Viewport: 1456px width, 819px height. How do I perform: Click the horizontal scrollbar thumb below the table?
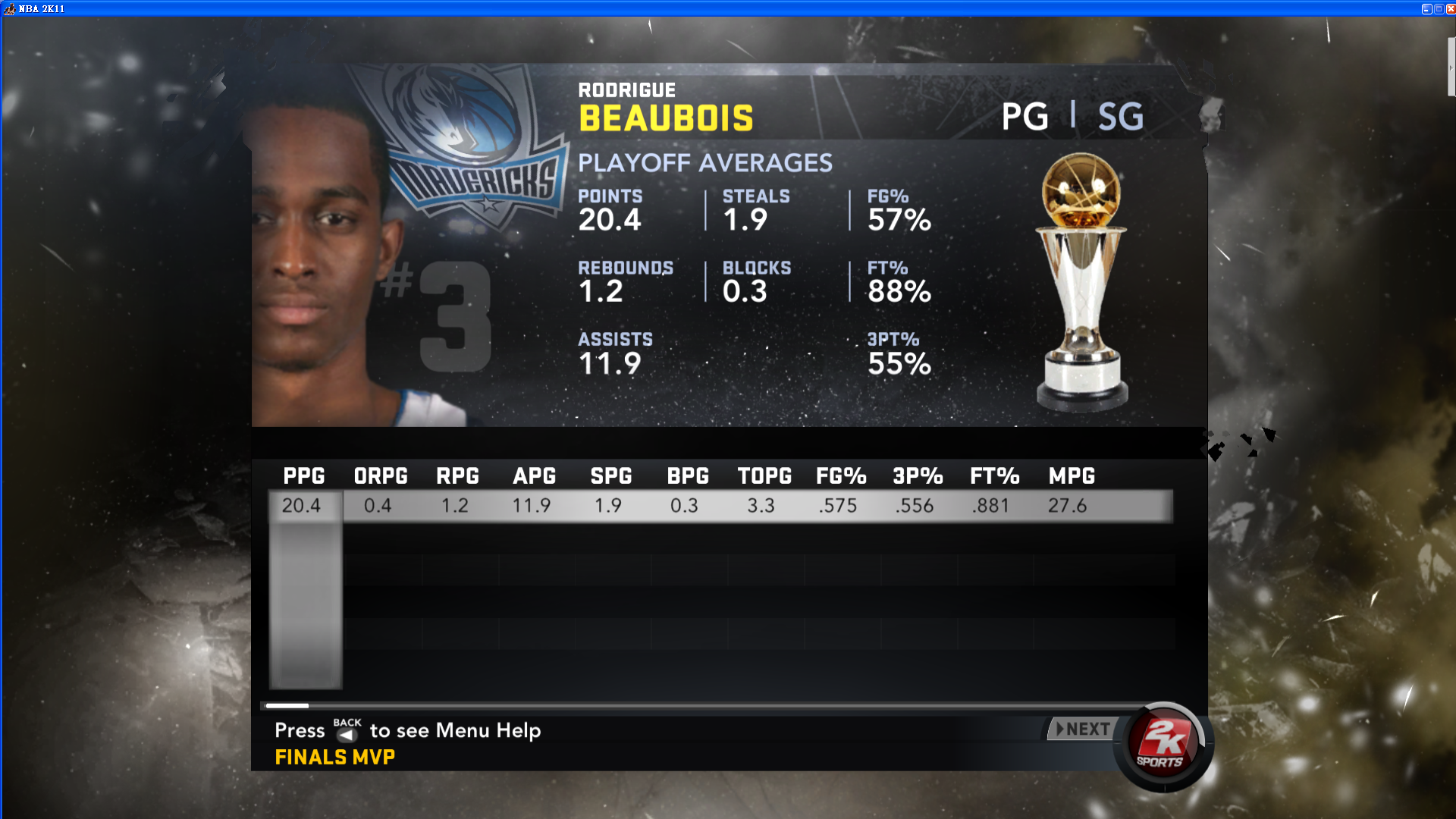(x=287, y=706)
